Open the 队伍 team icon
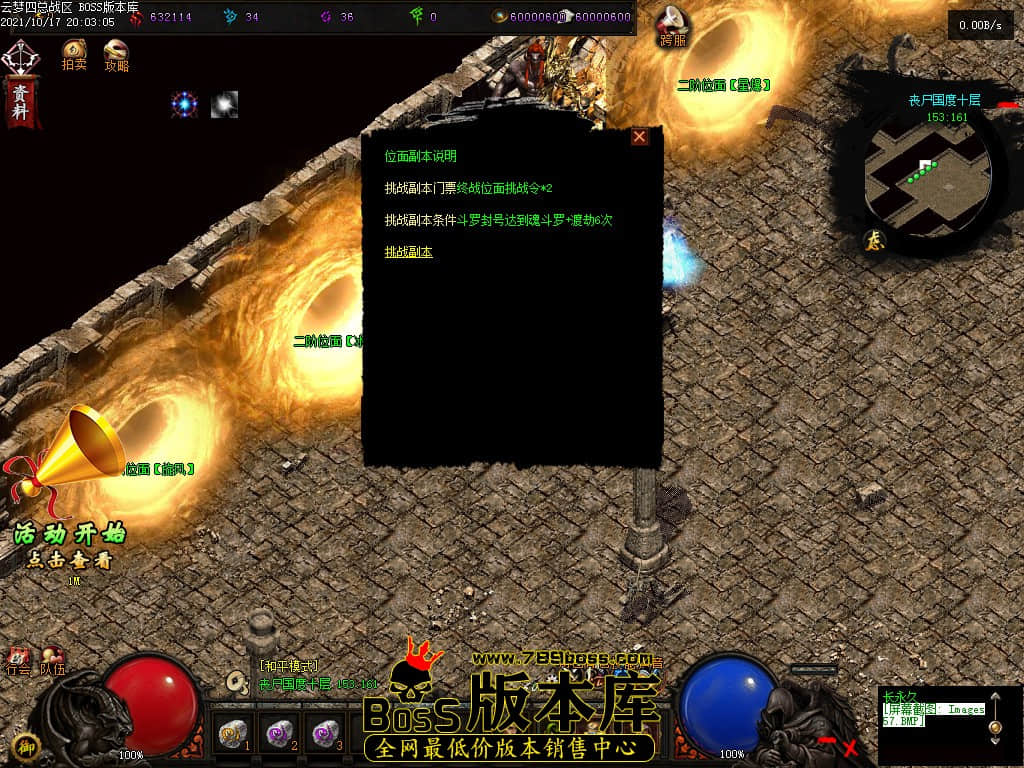This screenshot has height=768, width=1024. [x=52, y=660]
